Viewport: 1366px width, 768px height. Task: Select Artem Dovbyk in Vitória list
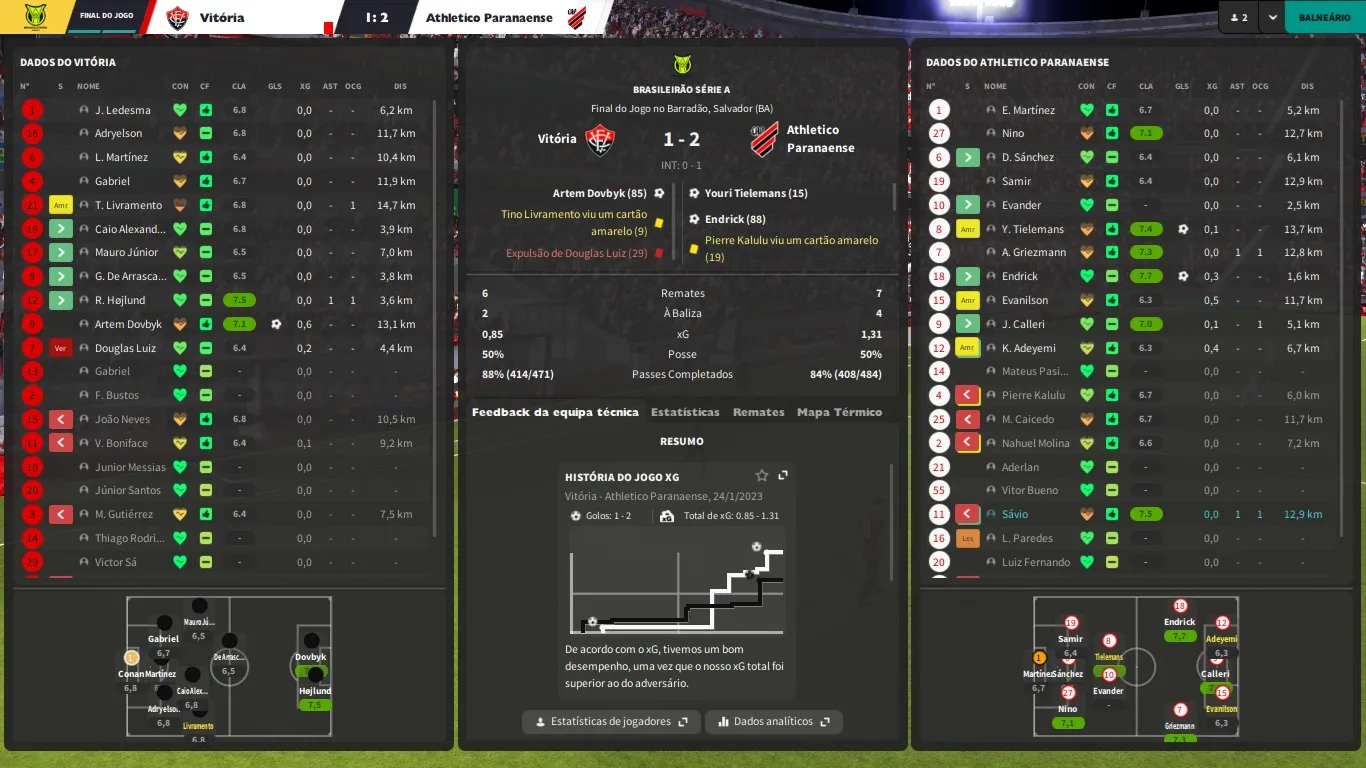(x=128, y=324)
